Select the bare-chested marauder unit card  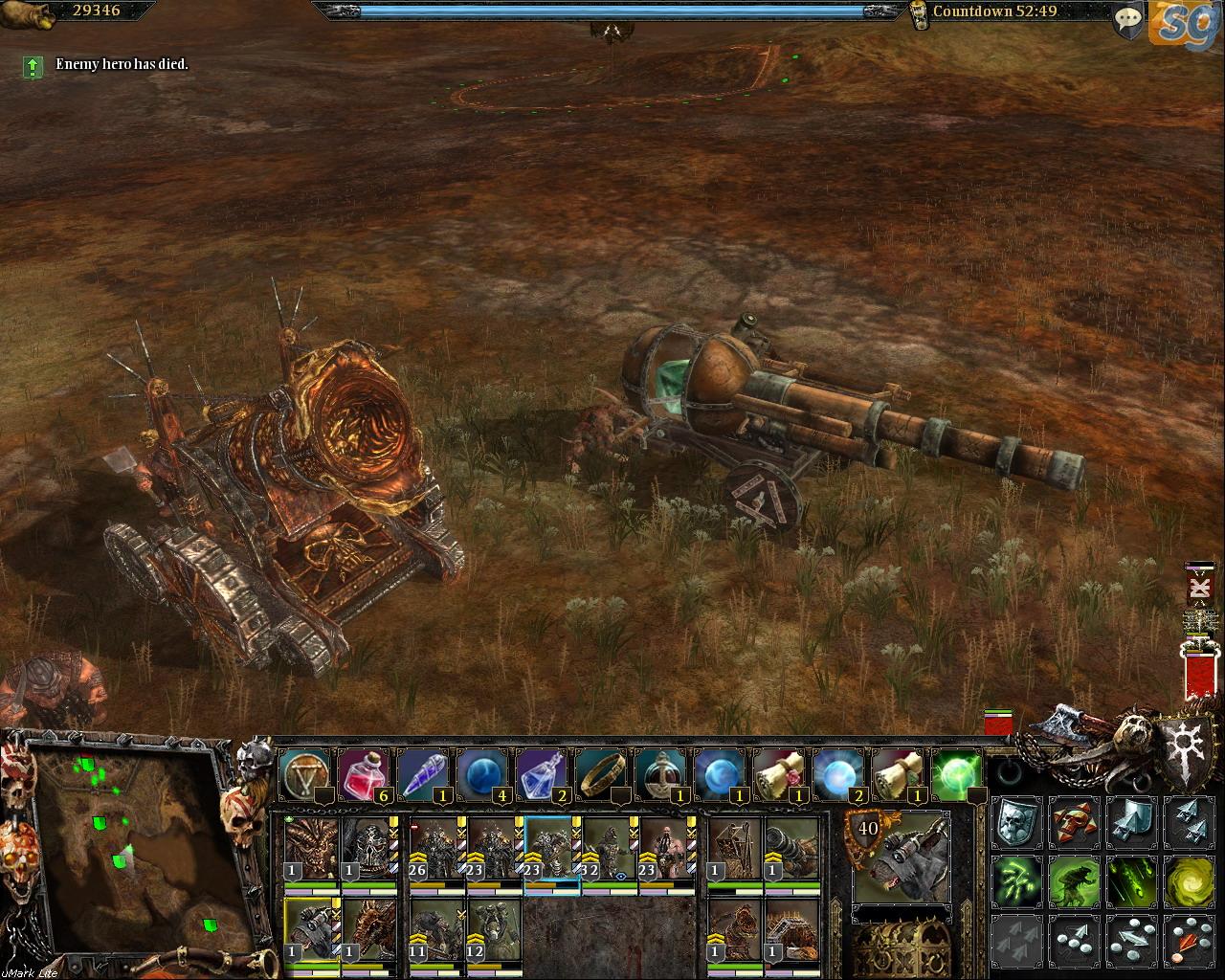[666, 850]
